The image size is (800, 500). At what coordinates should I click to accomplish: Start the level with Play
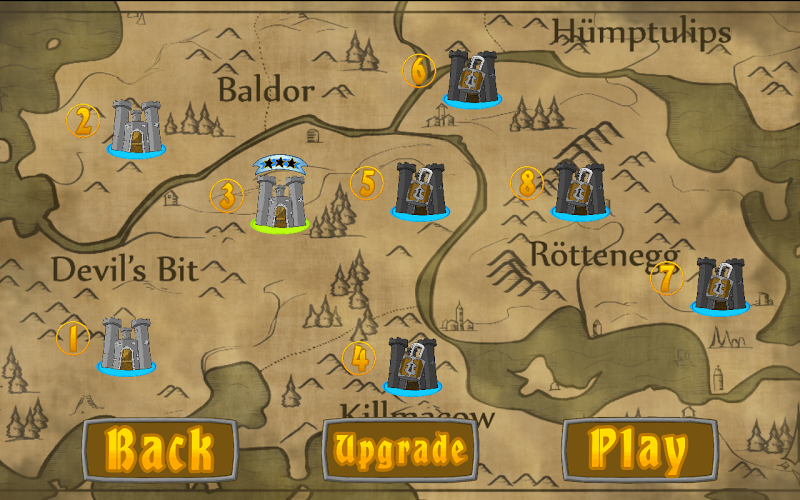pos(640,449)
